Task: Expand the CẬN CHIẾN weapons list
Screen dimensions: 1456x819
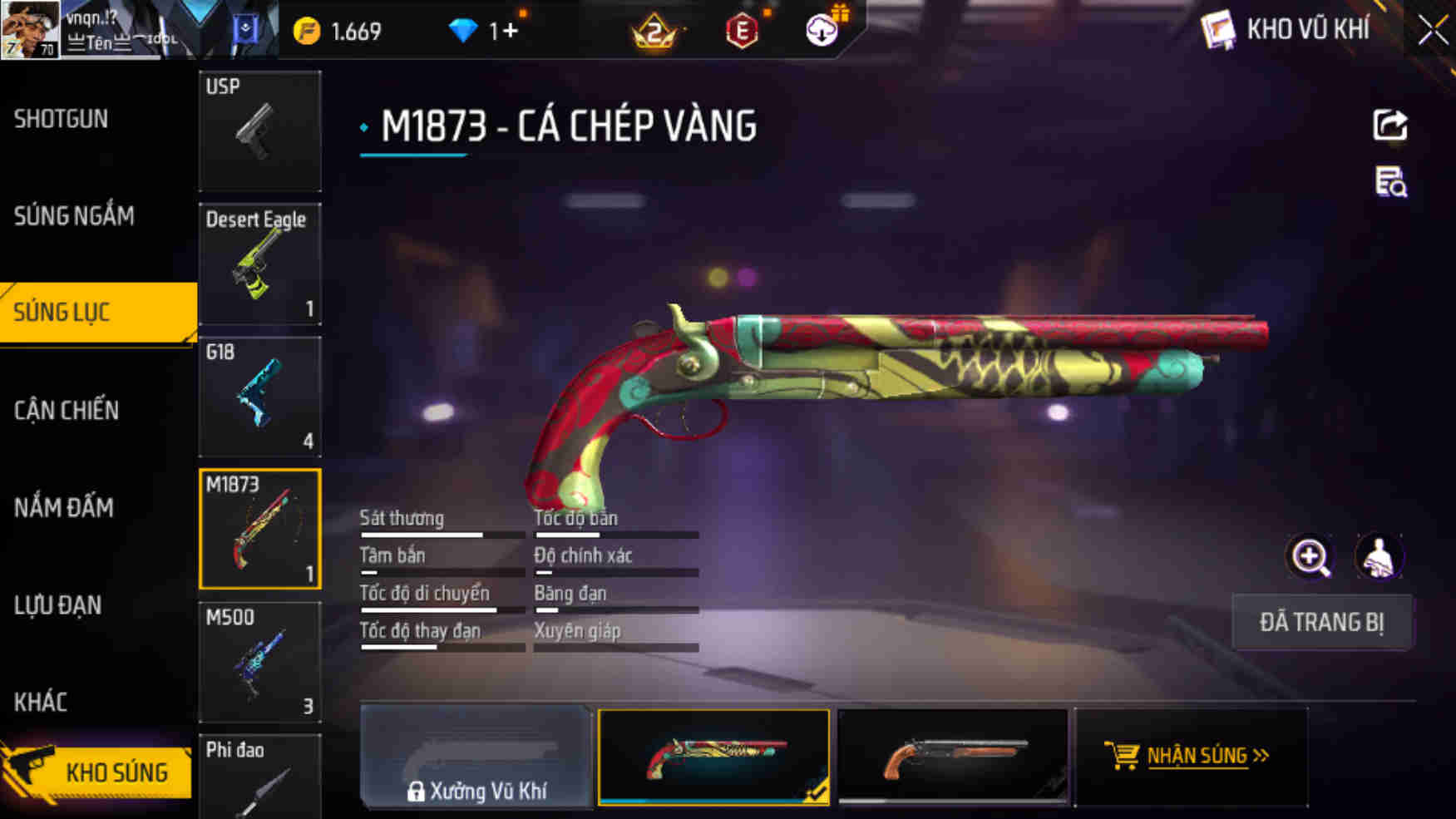Action: point(67,410)
